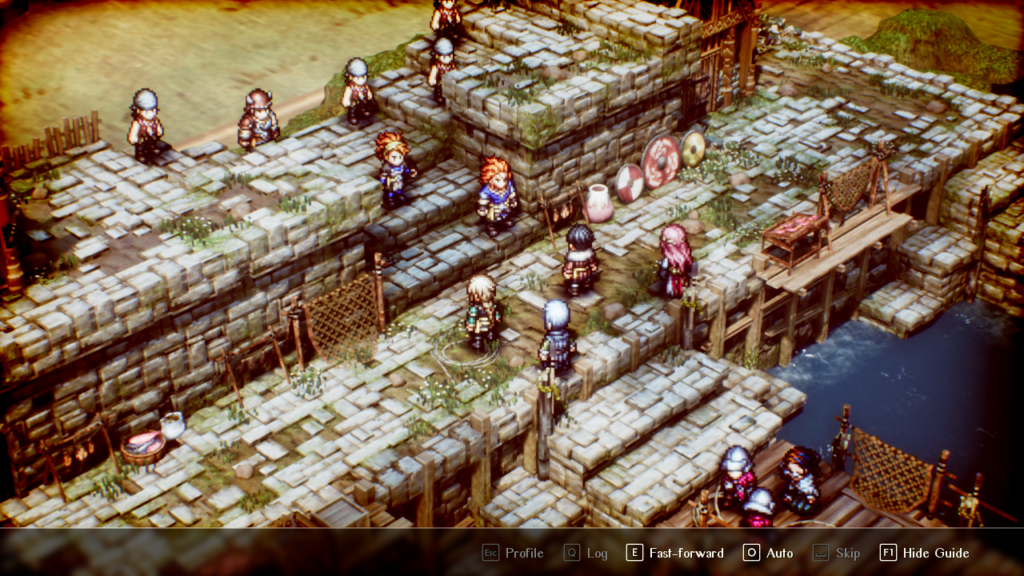Screen dimensions: 1024x576
Task: Skip the current scene
Action: click(x=836, y=553)
